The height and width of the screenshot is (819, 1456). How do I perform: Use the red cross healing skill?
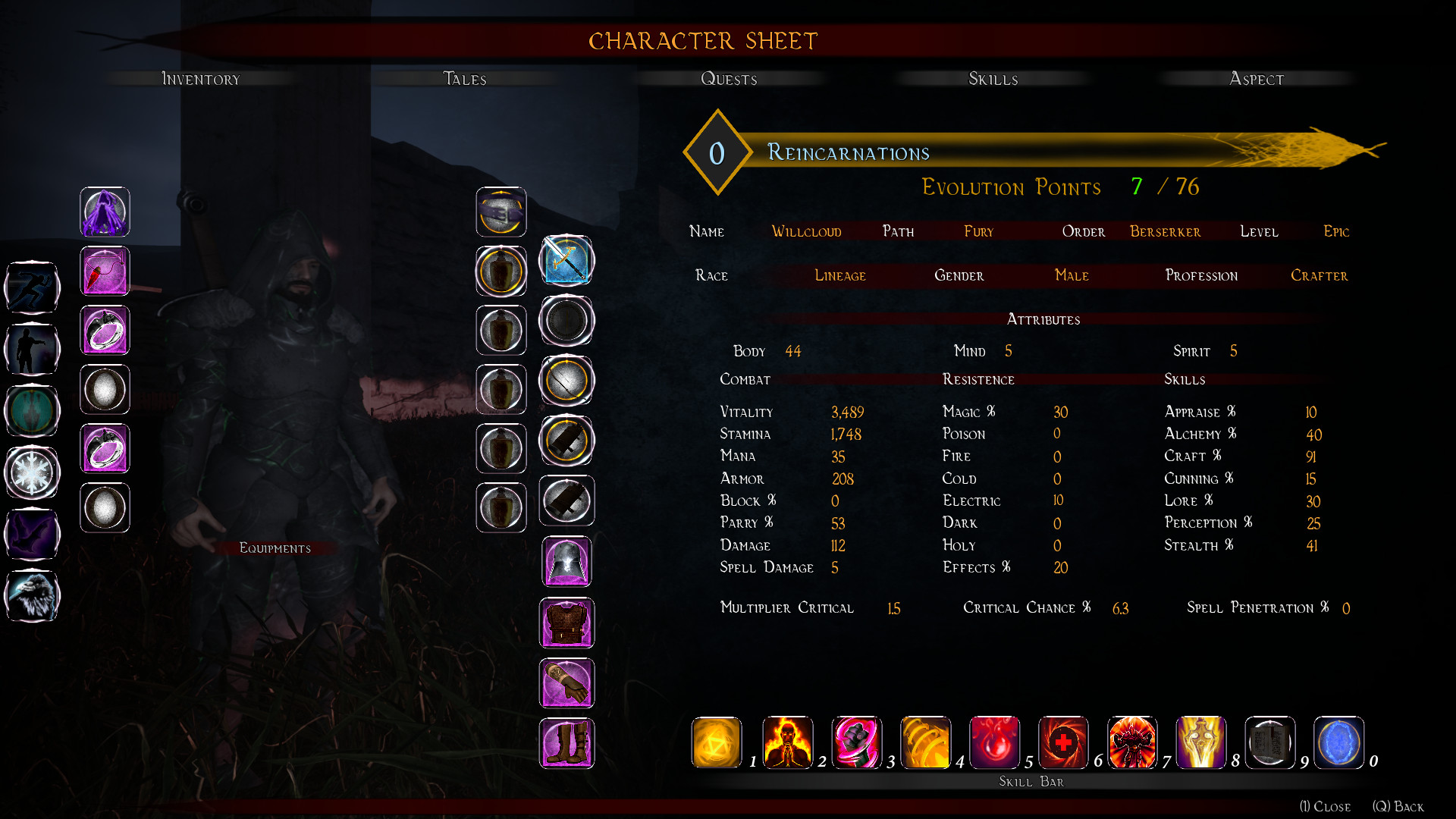1063,742
